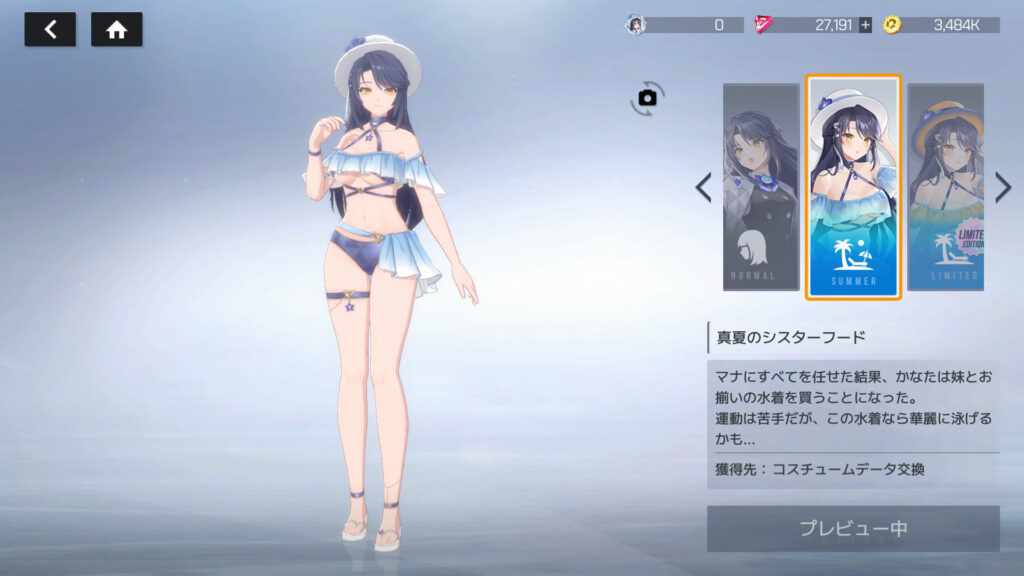
Task: Return to the home screen
Action: coord(117,30)
